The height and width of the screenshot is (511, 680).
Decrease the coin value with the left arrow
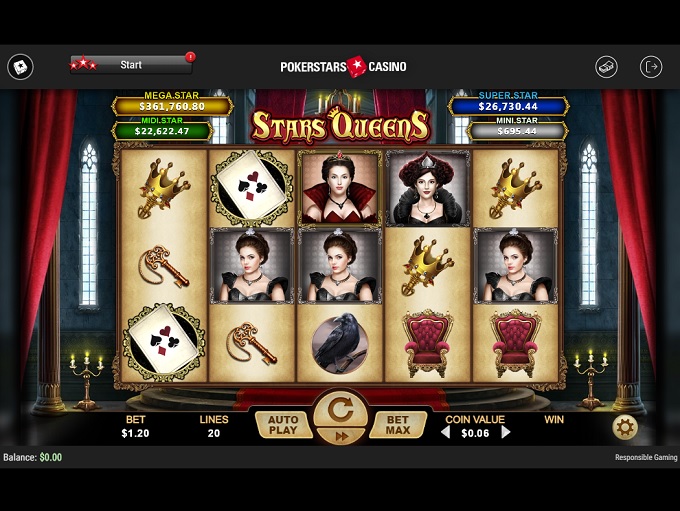[x=446, y=433]
